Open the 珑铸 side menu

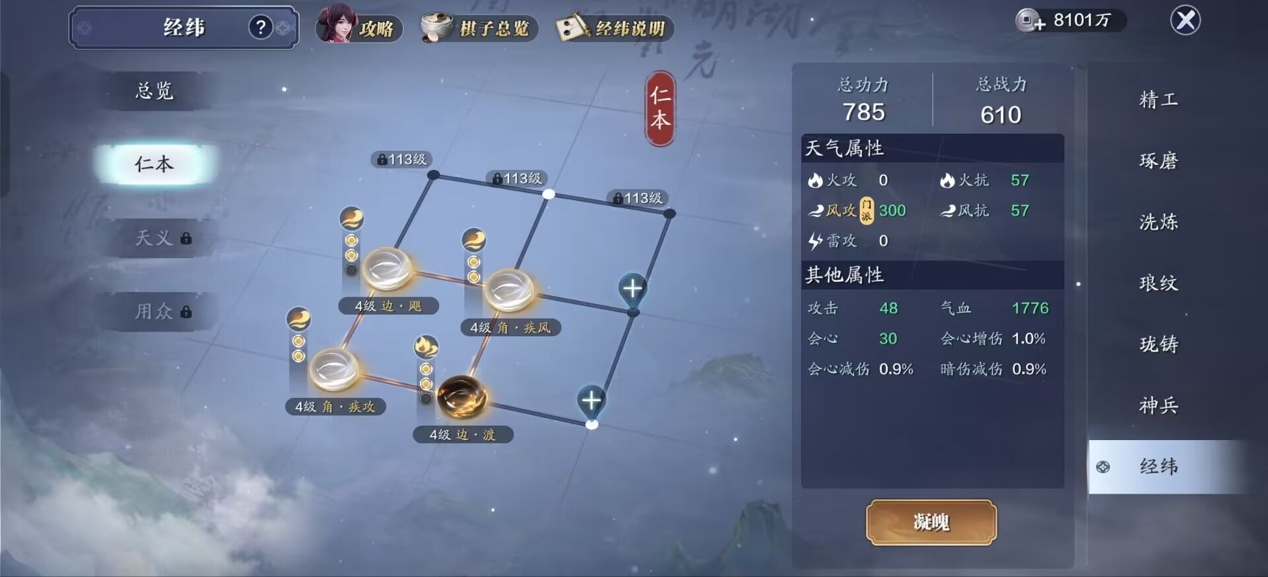click(x=1158, y=344)
